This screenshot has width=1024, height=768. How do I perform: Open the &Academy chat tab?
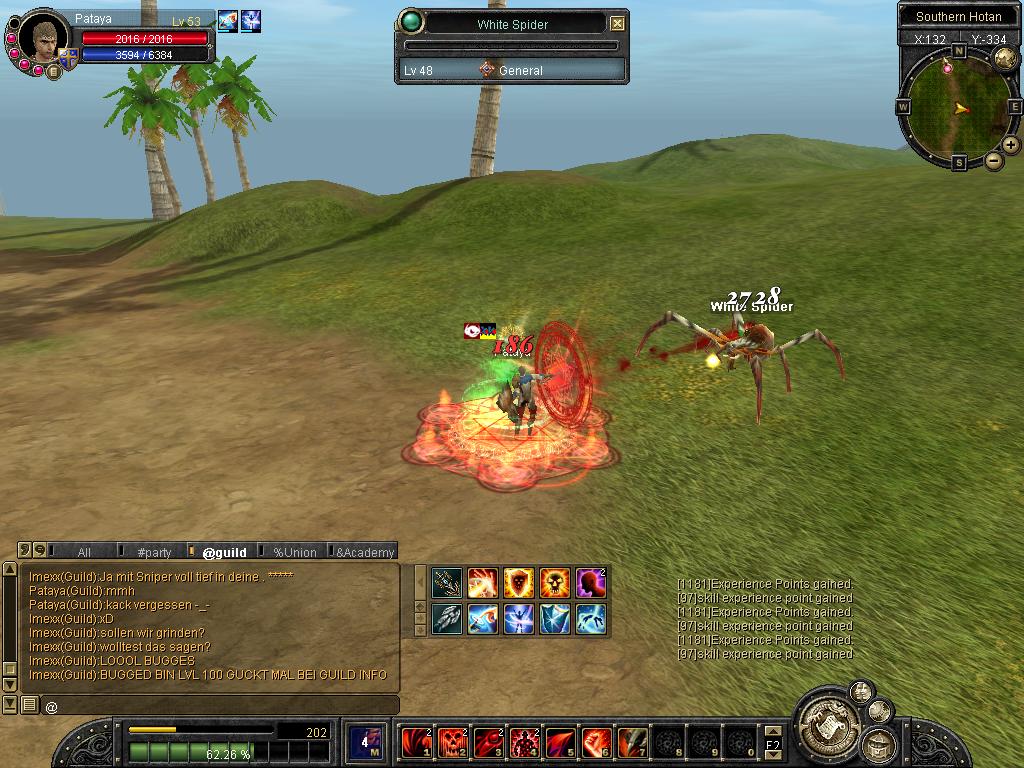pyautogui.click(x=364, y=552)
